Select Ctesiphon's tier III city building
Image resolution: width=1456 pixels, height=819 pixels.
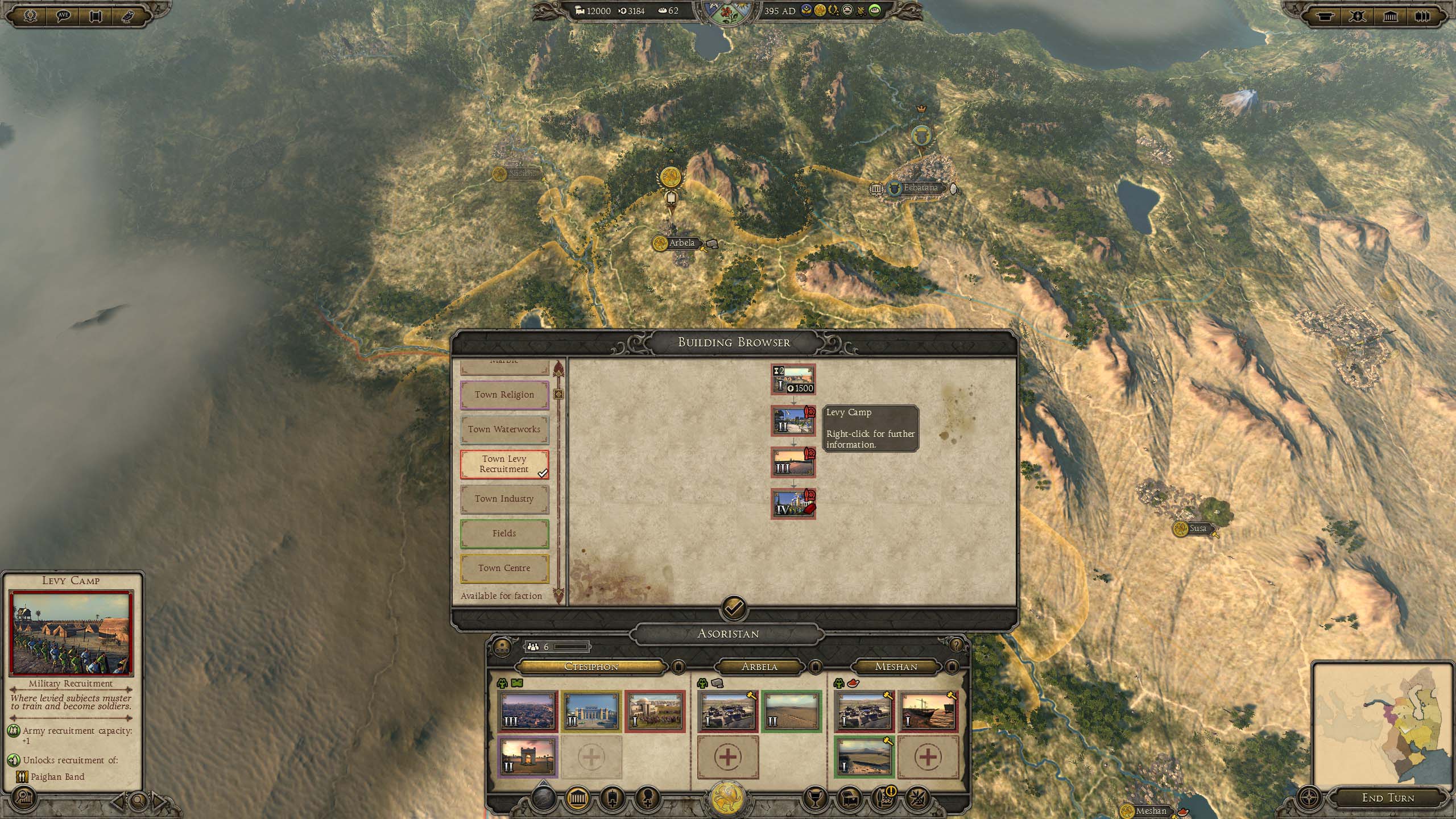point(527,711)
